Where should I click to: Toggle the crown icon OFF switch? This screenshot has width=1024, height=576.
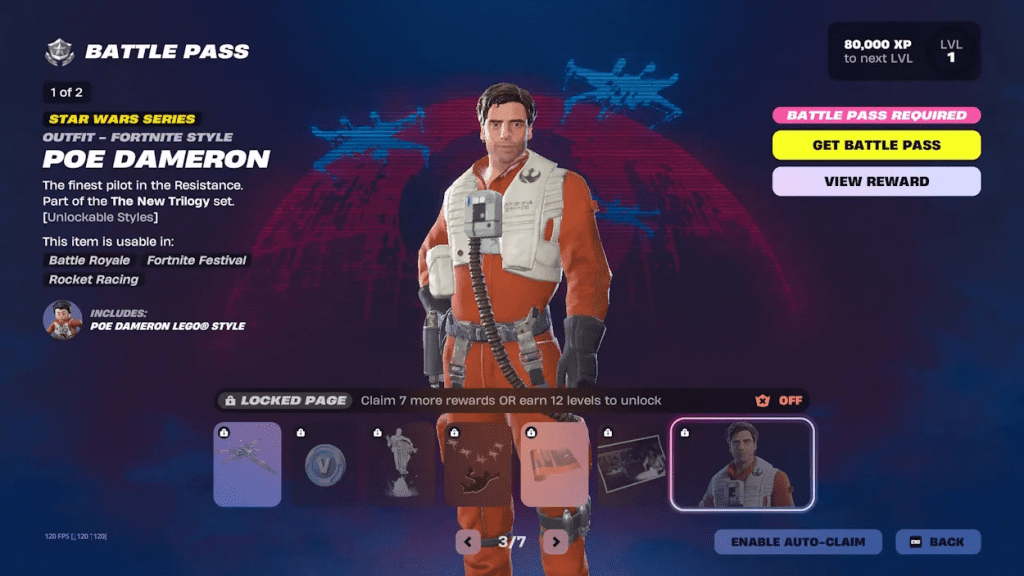coord(779,400)
